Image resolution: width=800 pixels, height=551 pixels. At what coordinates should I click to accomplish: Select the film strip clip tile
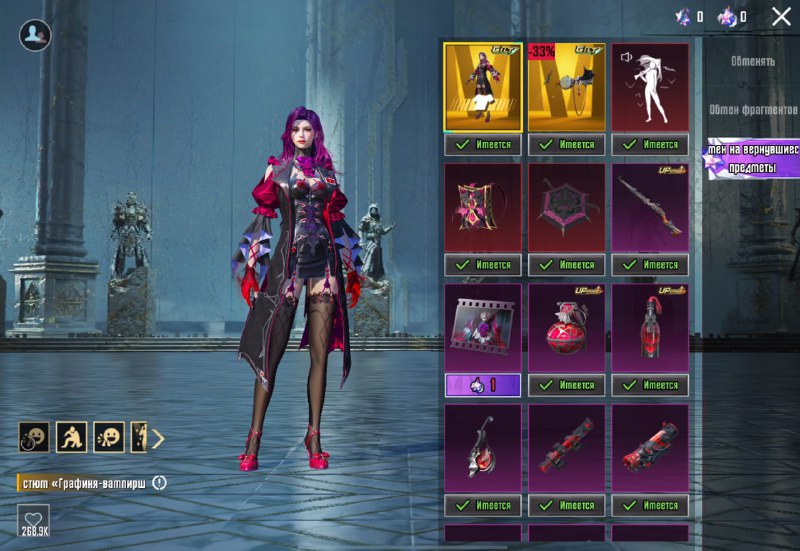(482, 328)
